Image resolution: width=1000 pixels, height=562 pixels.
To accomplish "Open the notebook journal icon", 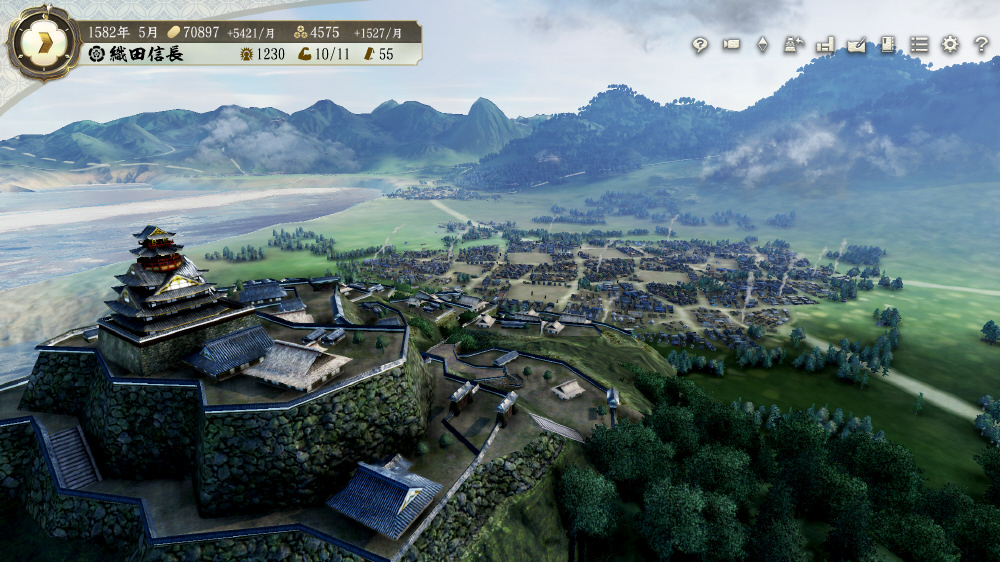I will [887, 44].
